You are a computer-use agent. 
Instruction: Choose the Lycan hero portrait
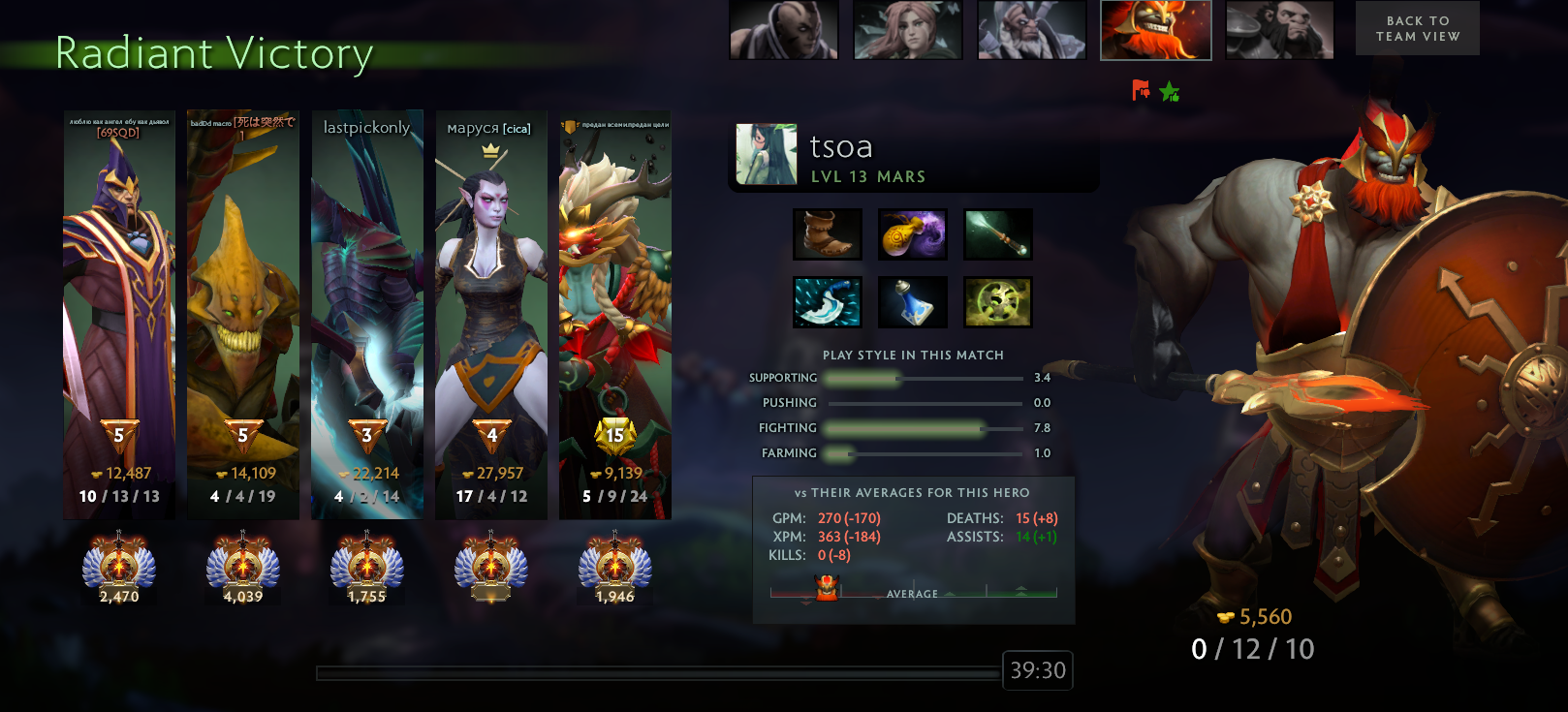click(1279, 30)
